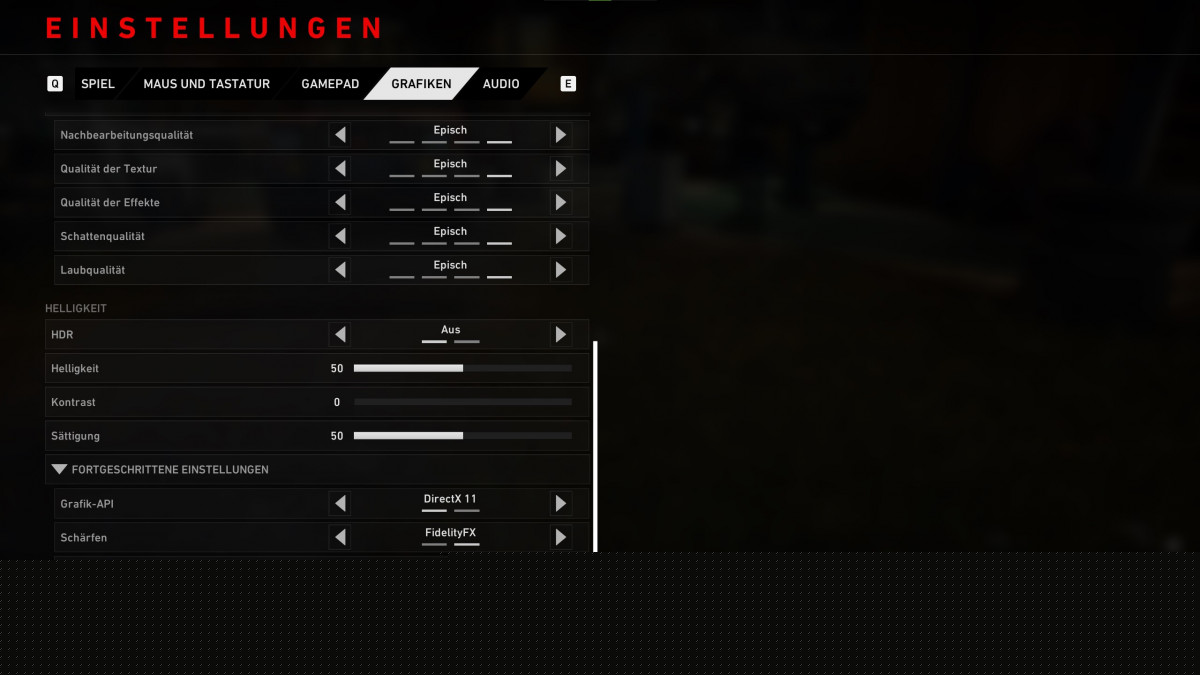Decrease Qualität der Effekte with left arrow

point(340,203)
